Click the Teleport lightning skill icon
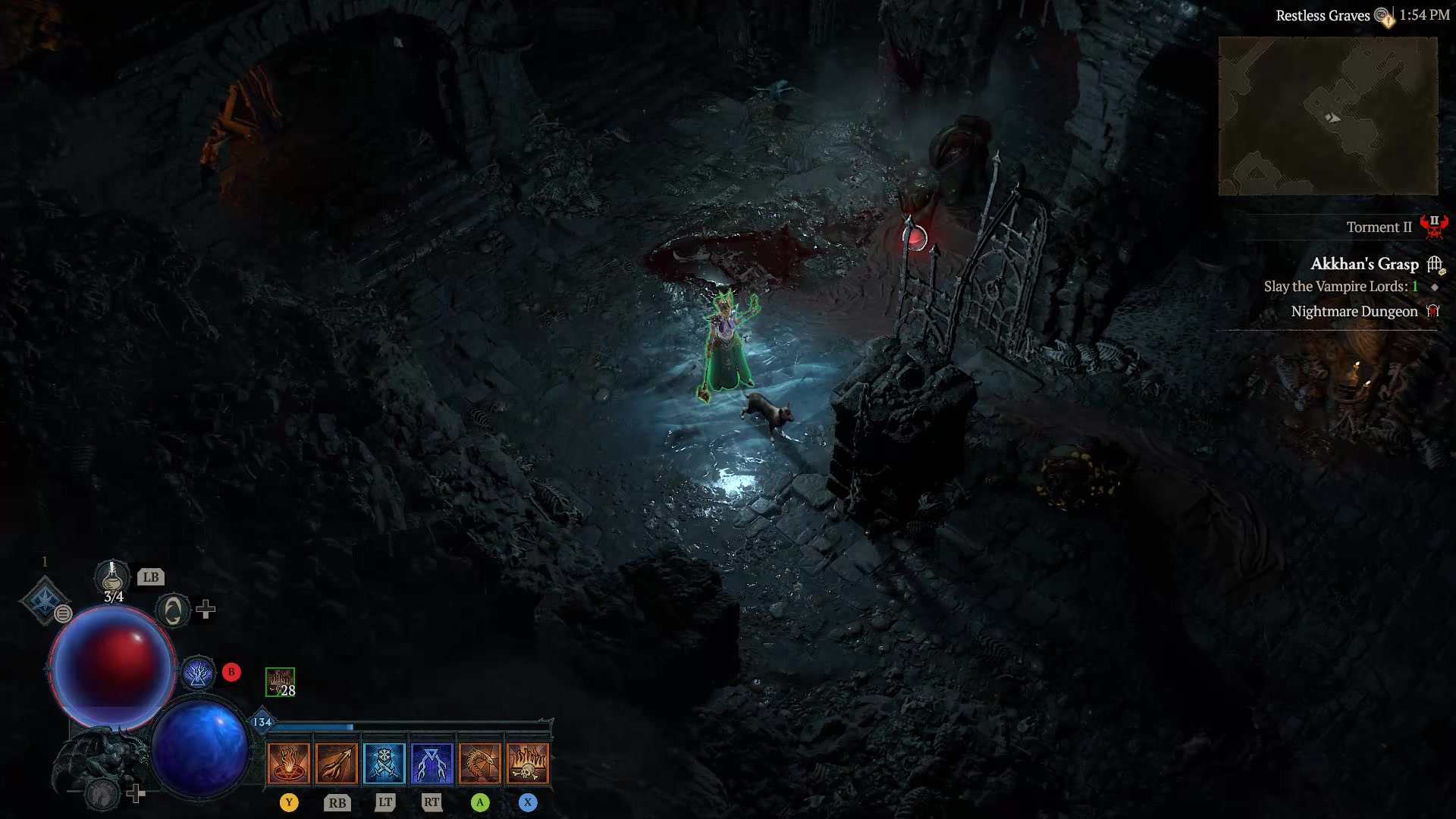 (432, 762)
